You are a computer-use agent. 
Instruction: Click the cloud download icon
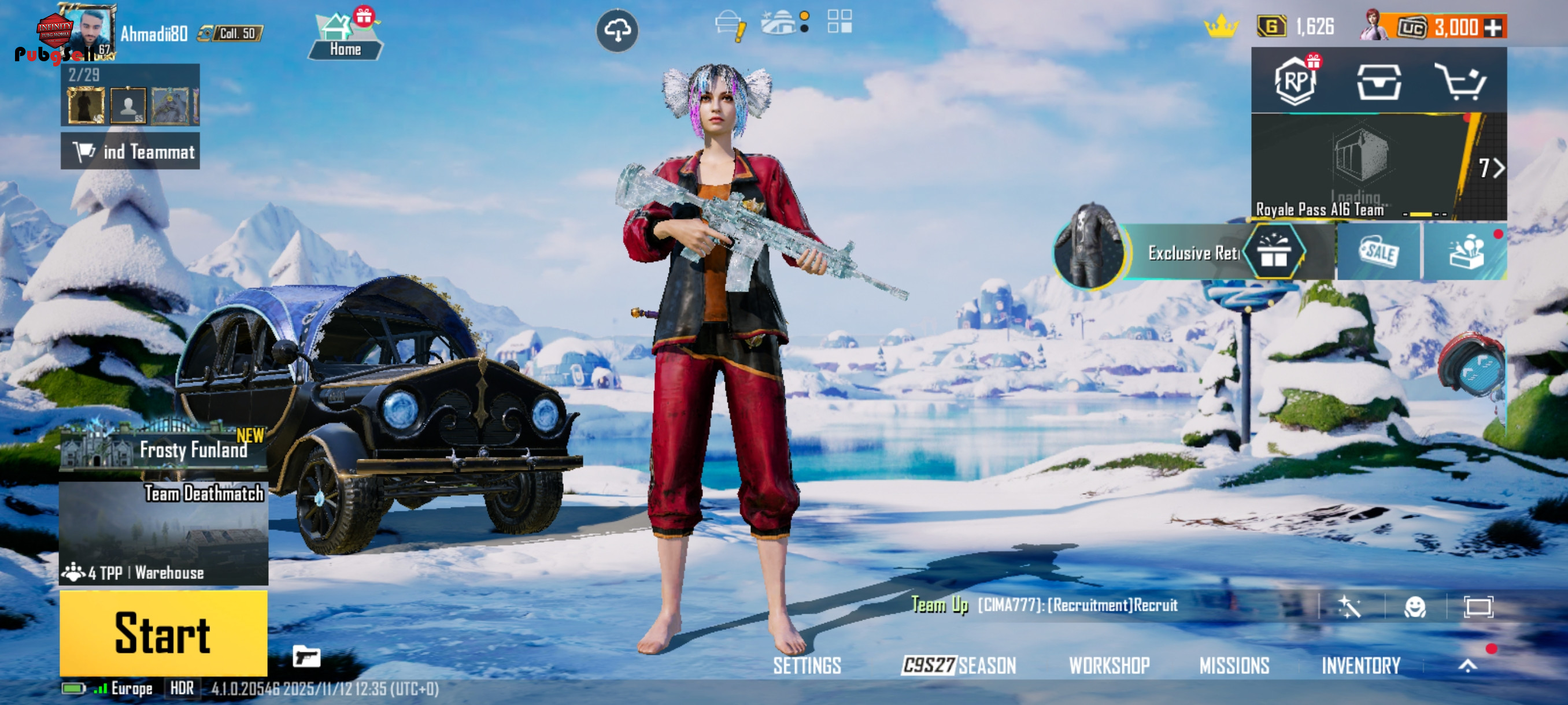point(616,31)
